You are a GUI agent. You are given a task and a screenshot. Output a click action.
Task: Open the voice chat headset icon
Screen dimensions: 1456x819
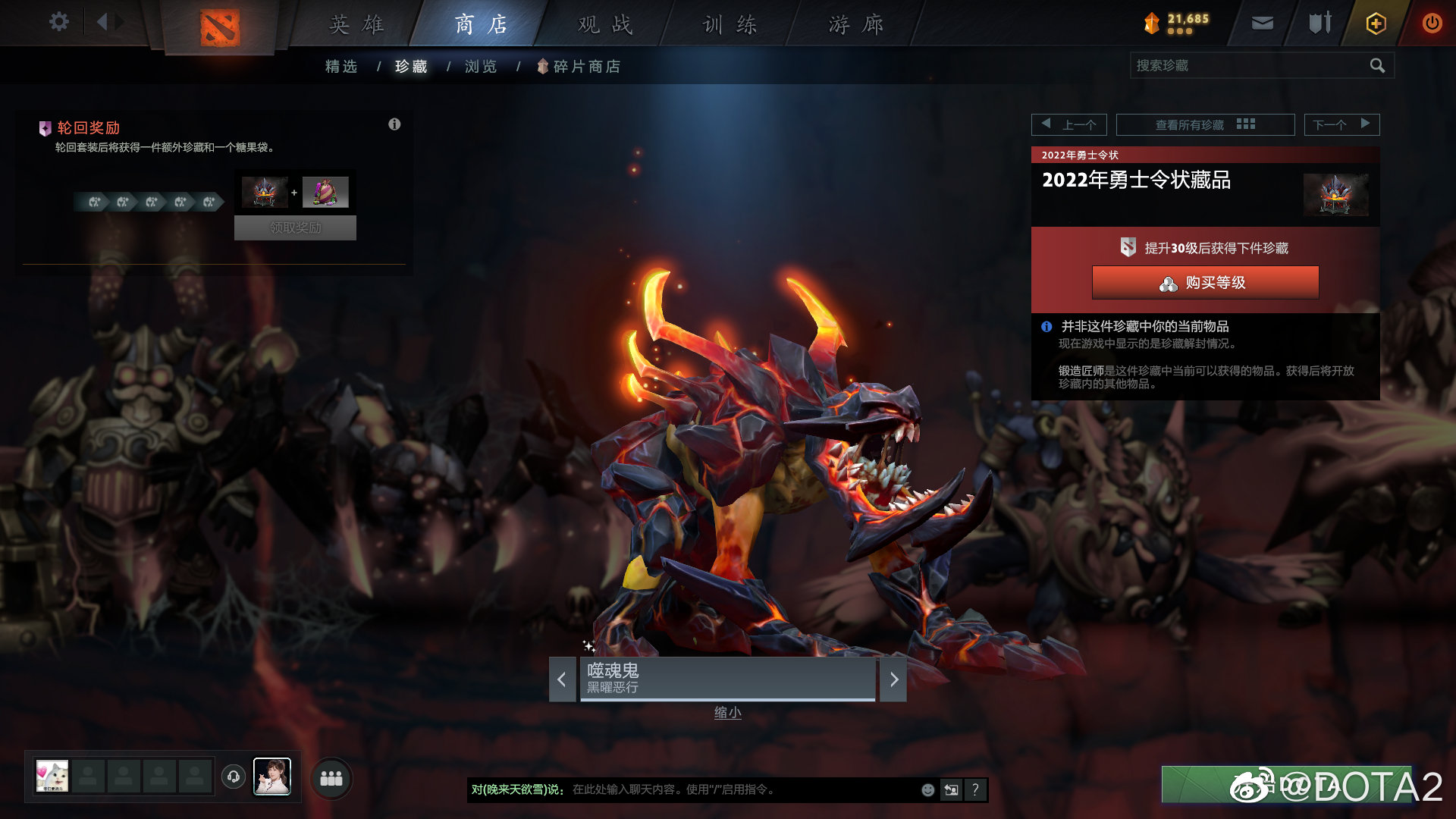click(x=234, y=777)
